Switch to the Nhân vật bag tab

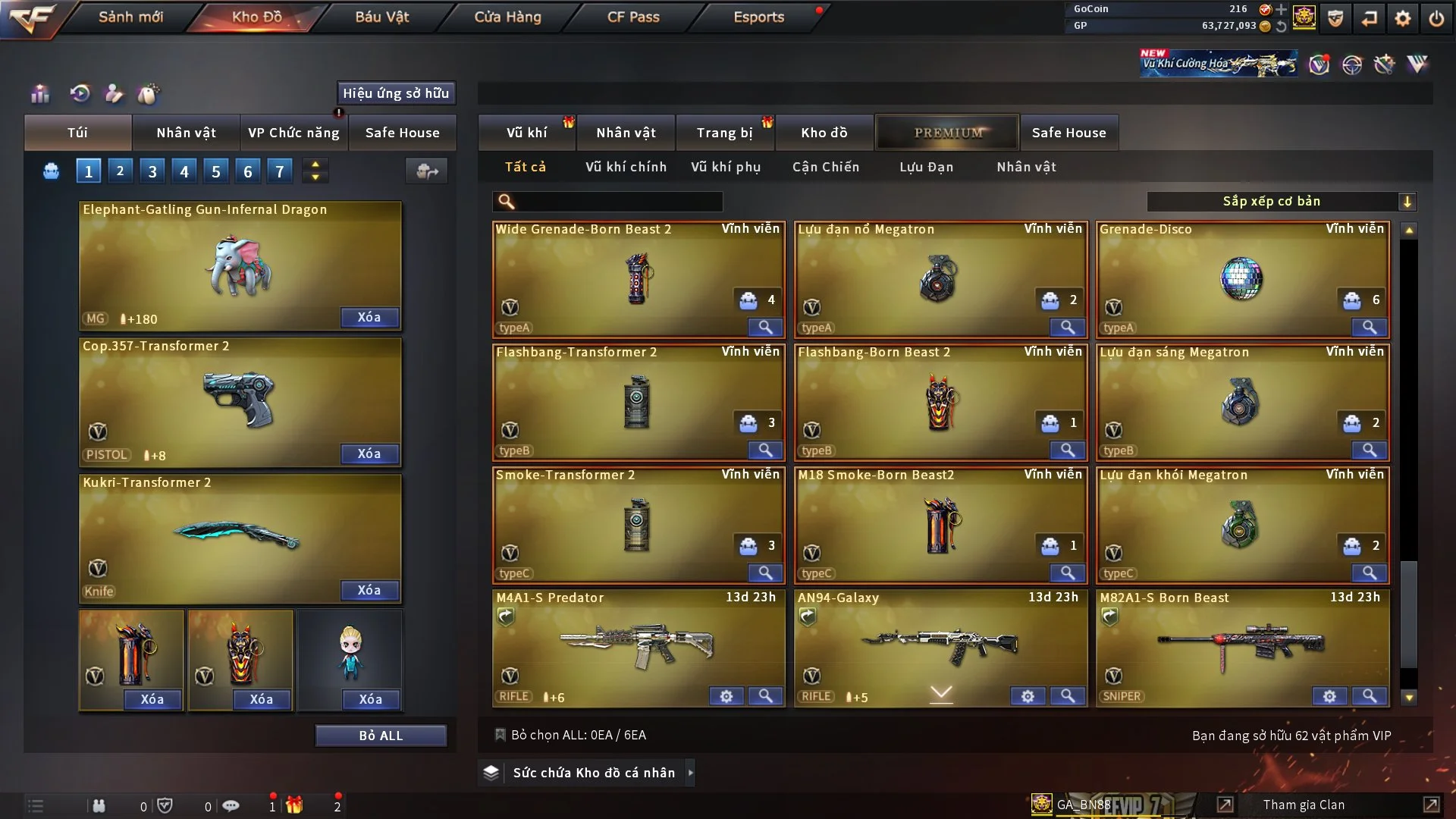(186, 133)
